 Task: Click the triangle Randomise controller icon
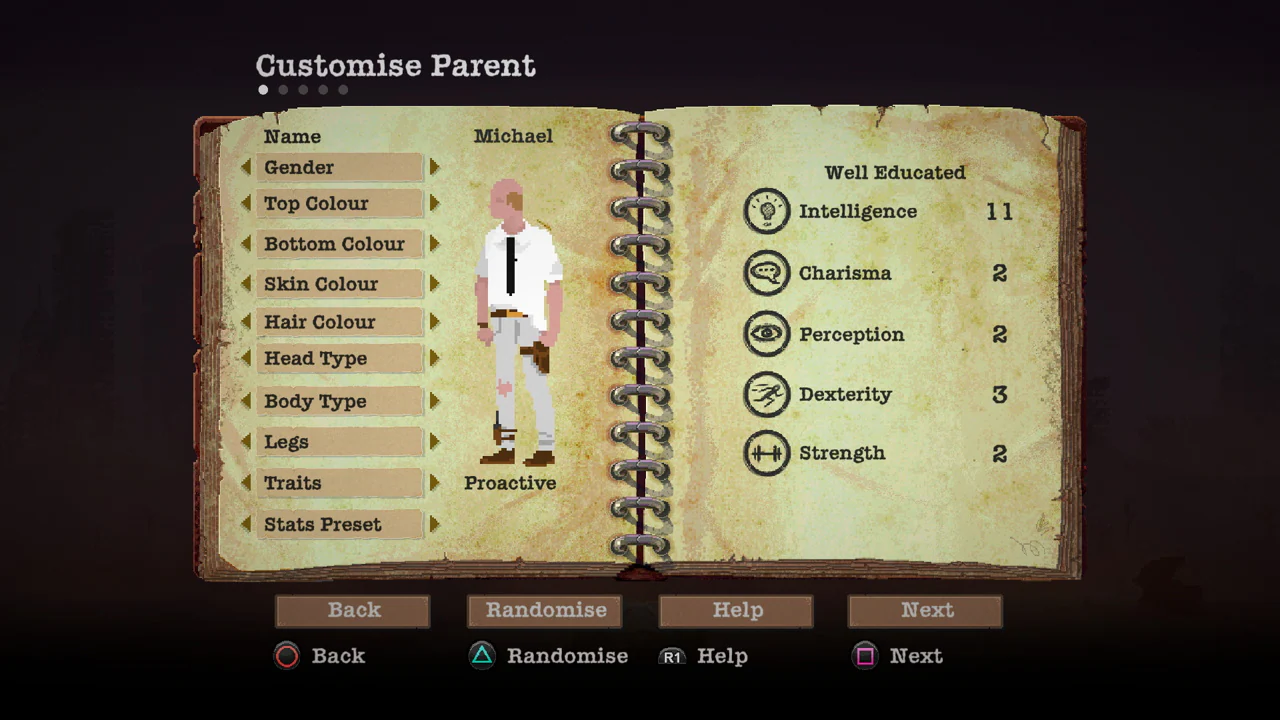[481, 656]
